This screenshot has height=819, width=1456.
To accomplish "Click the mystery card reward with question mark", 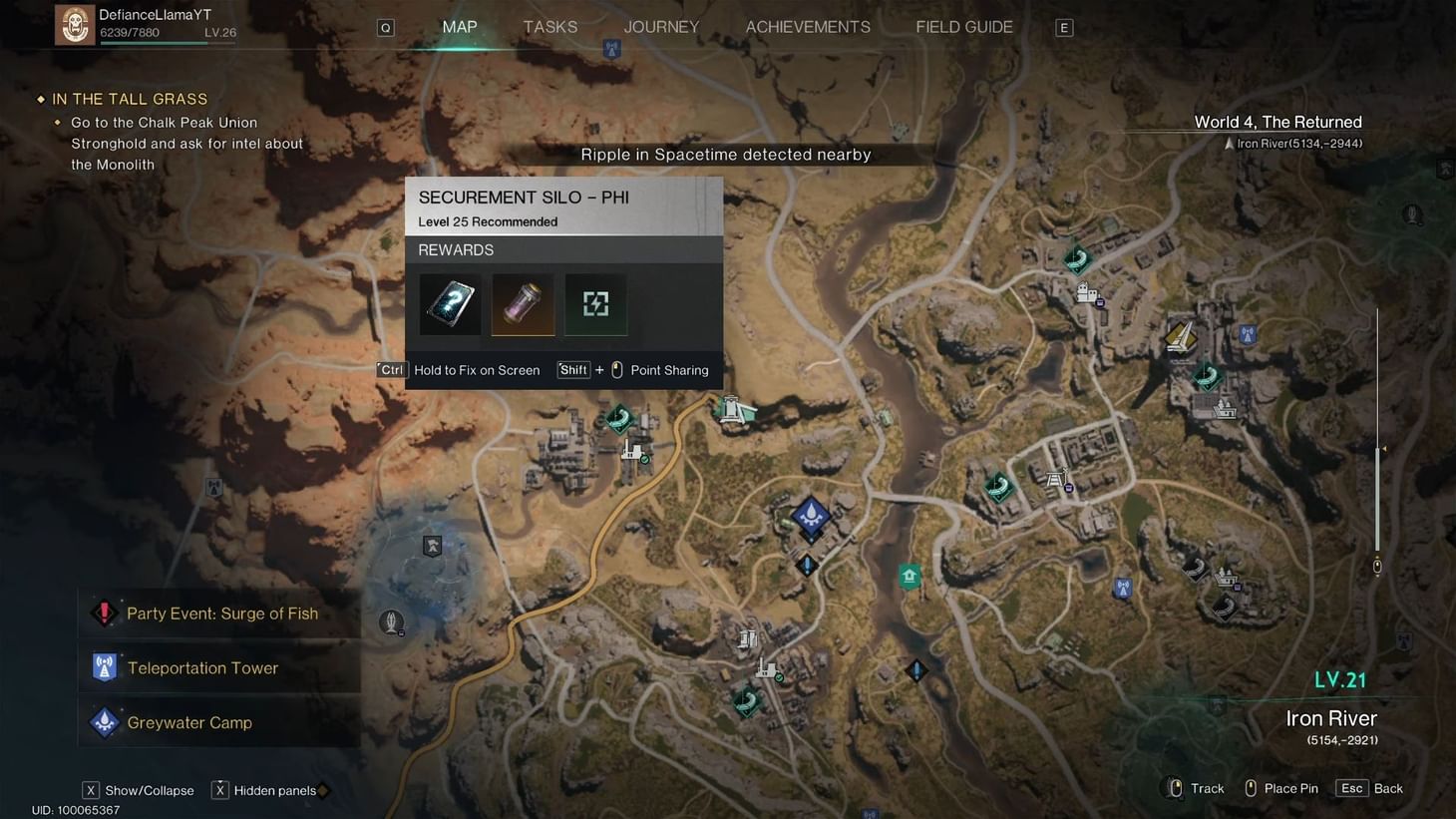I will point(450,304).
